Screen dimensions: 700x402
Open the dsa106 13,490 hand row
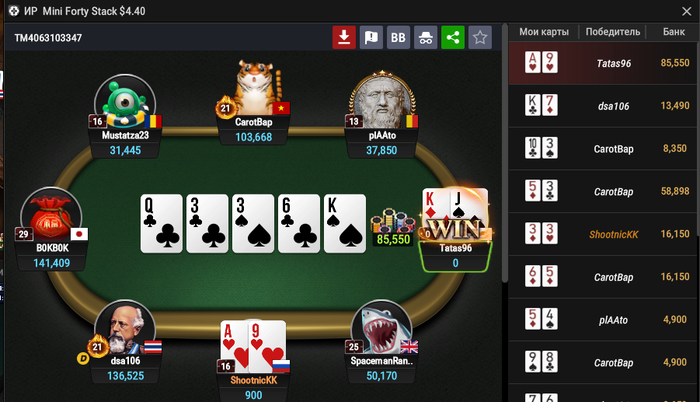(x=603, y=105)
